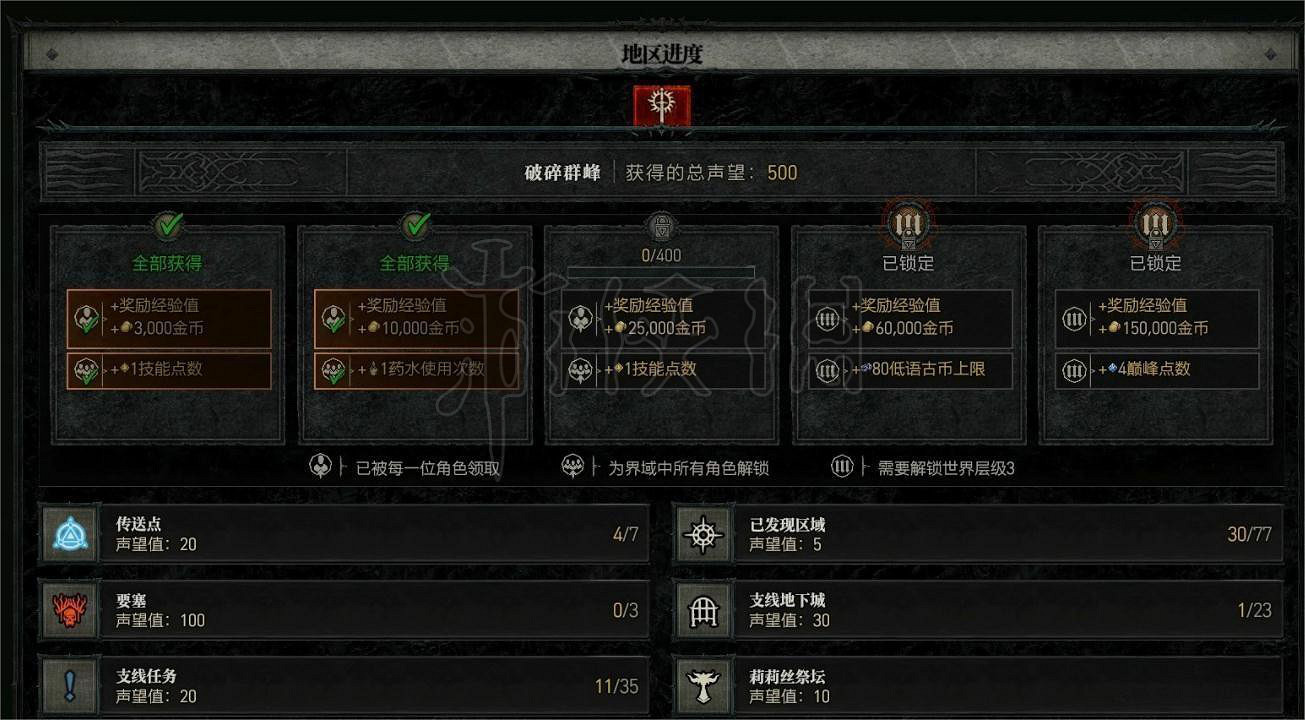Click the +25,000金币 reward entry
1305x720 pixels.
[661, 317]
